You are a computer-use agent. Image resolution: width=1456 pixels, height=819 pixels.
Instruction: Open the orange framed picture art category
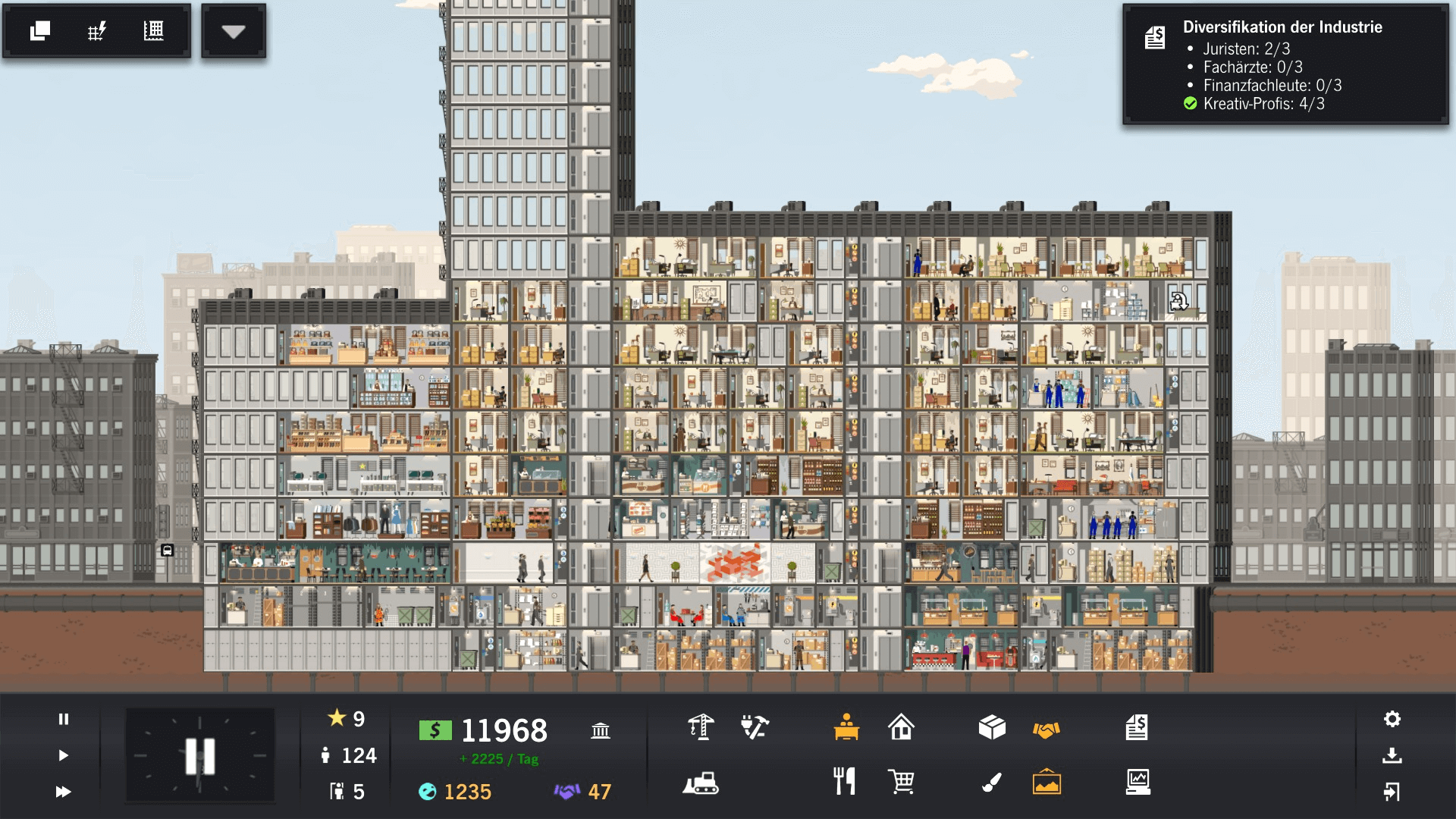1046,782
